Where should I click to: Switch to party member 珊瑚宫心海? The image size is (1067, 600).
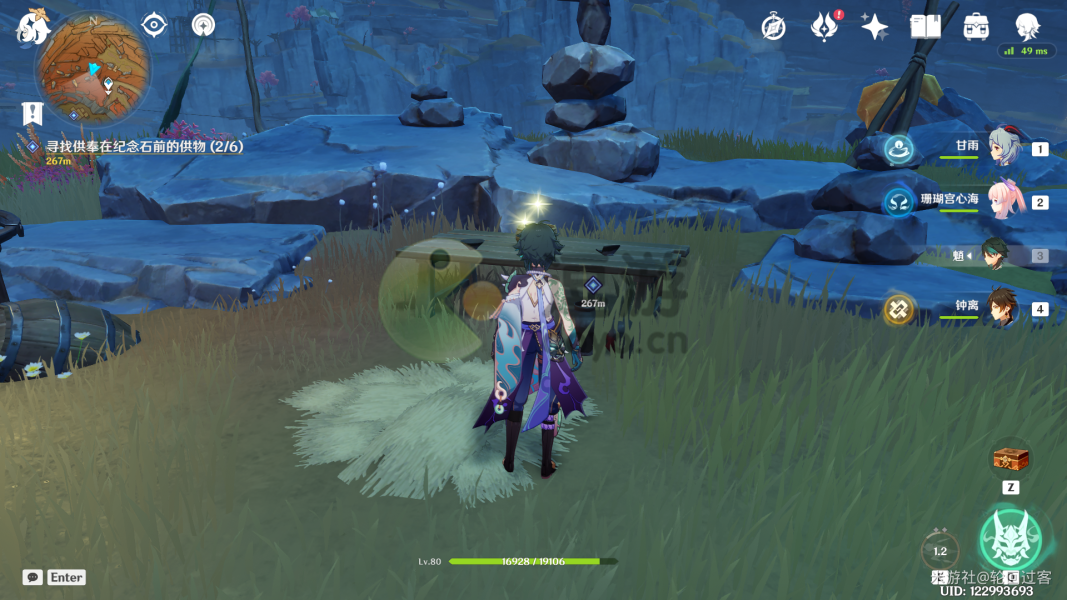point(1002,200)
